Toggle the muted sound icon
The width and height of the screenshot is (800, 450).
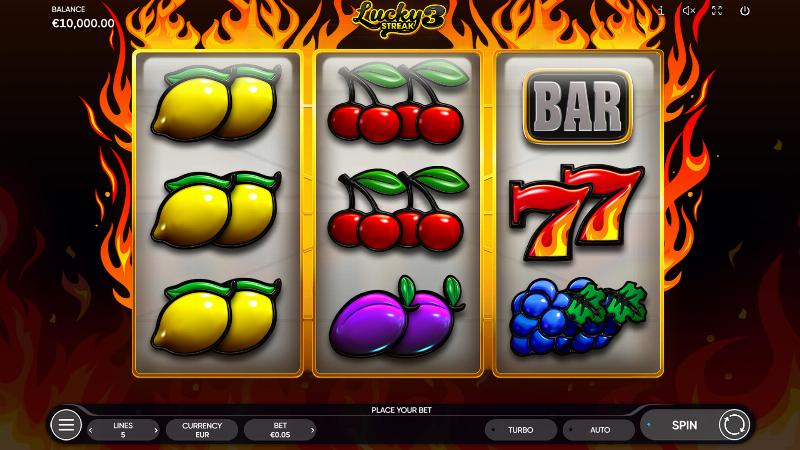689,10
